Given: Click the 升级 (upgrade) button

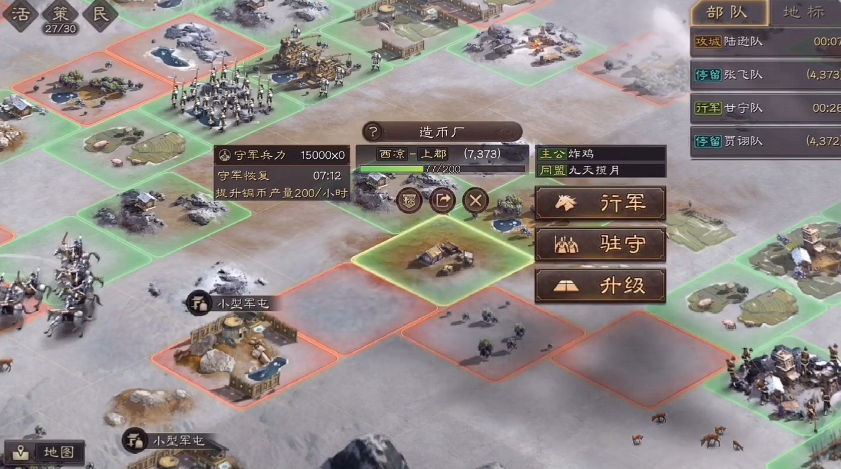Looking at the screenshot, I should tap(600, 286).
